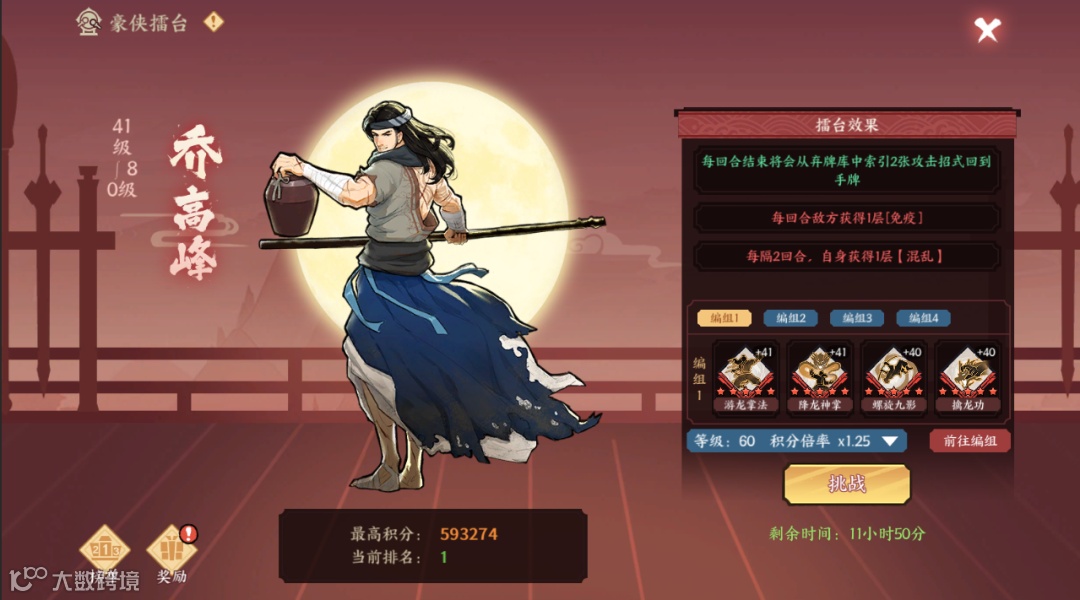Select the 编组3 tab
This screenshot has height=600, width=1080.
coord(856,318)
